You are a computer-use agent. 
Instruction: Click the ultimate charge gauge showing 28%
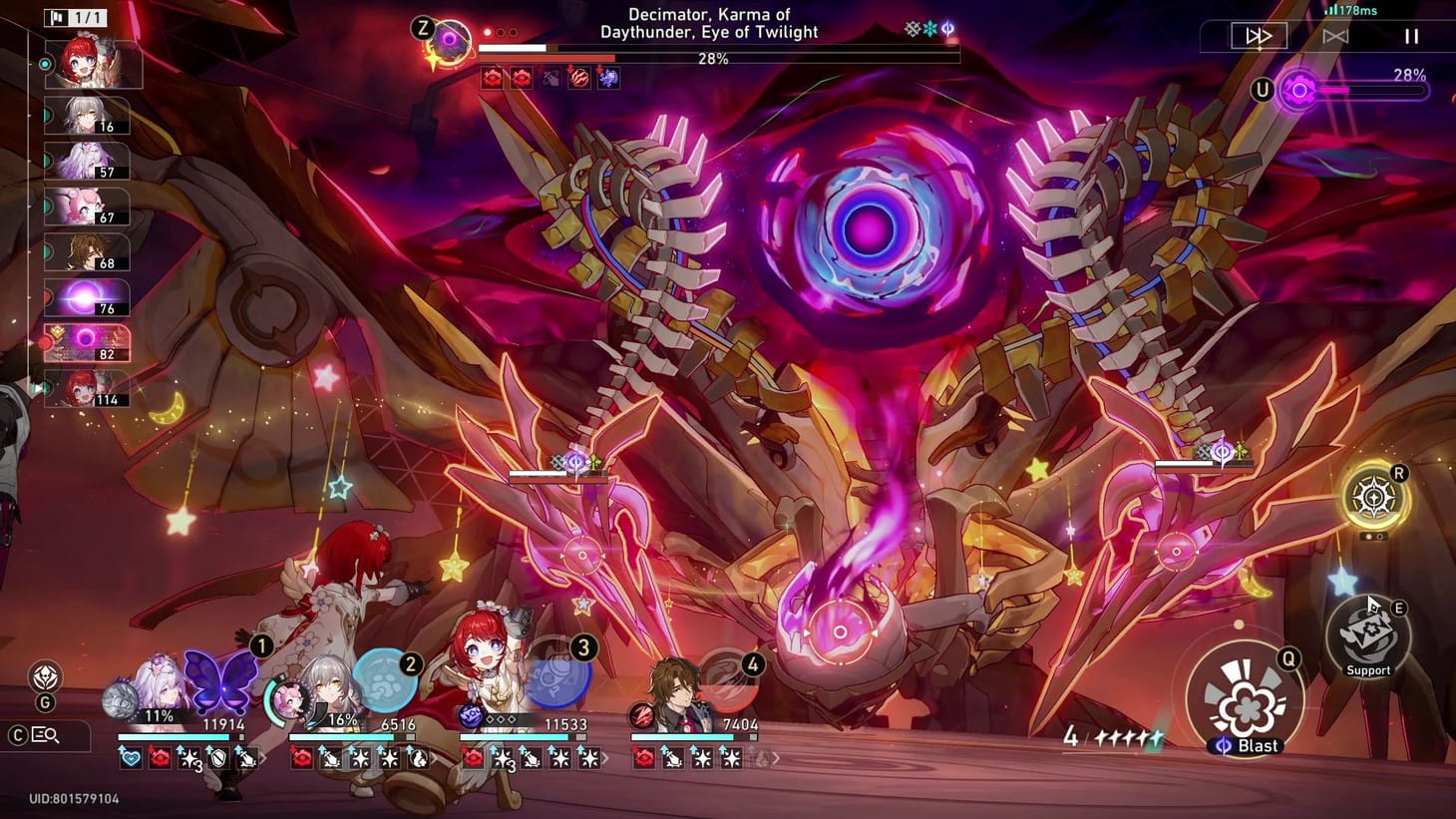point(1371,90)
